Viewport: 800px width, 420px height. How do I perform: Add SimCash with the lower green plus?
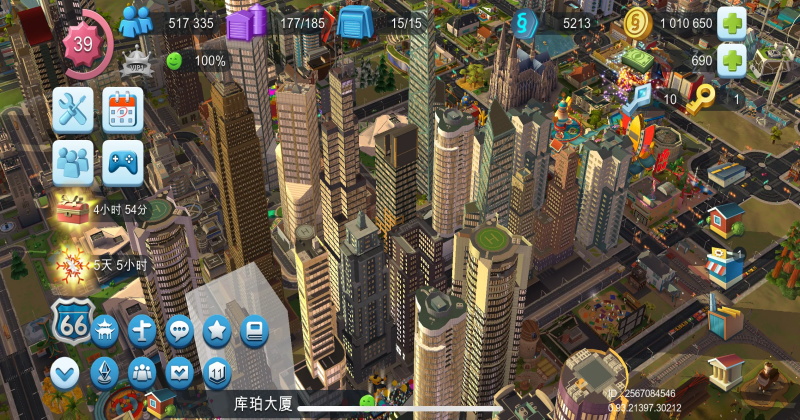point(732,61)
